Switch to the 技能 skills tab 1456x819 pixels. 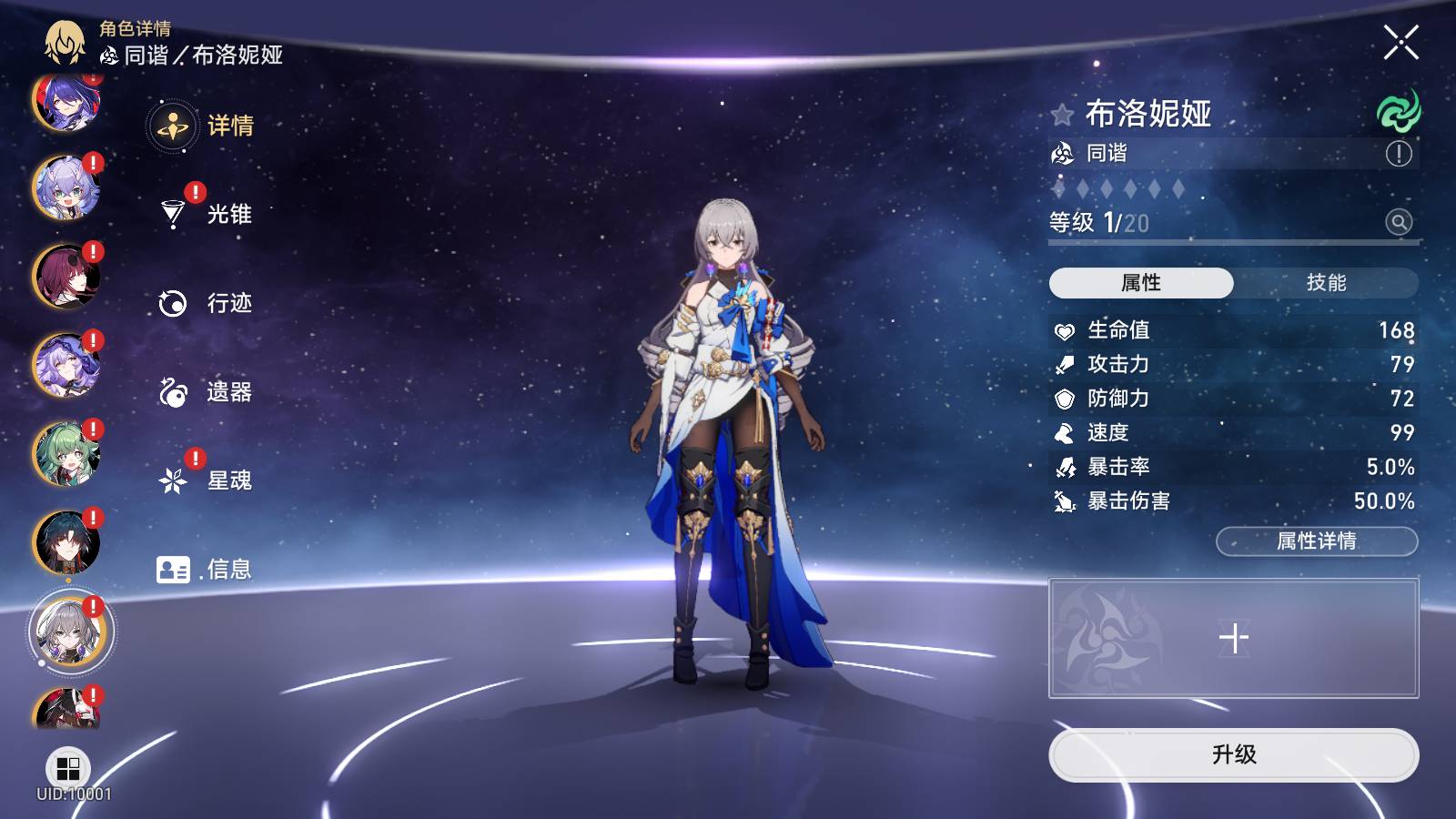click(1325, 283)
